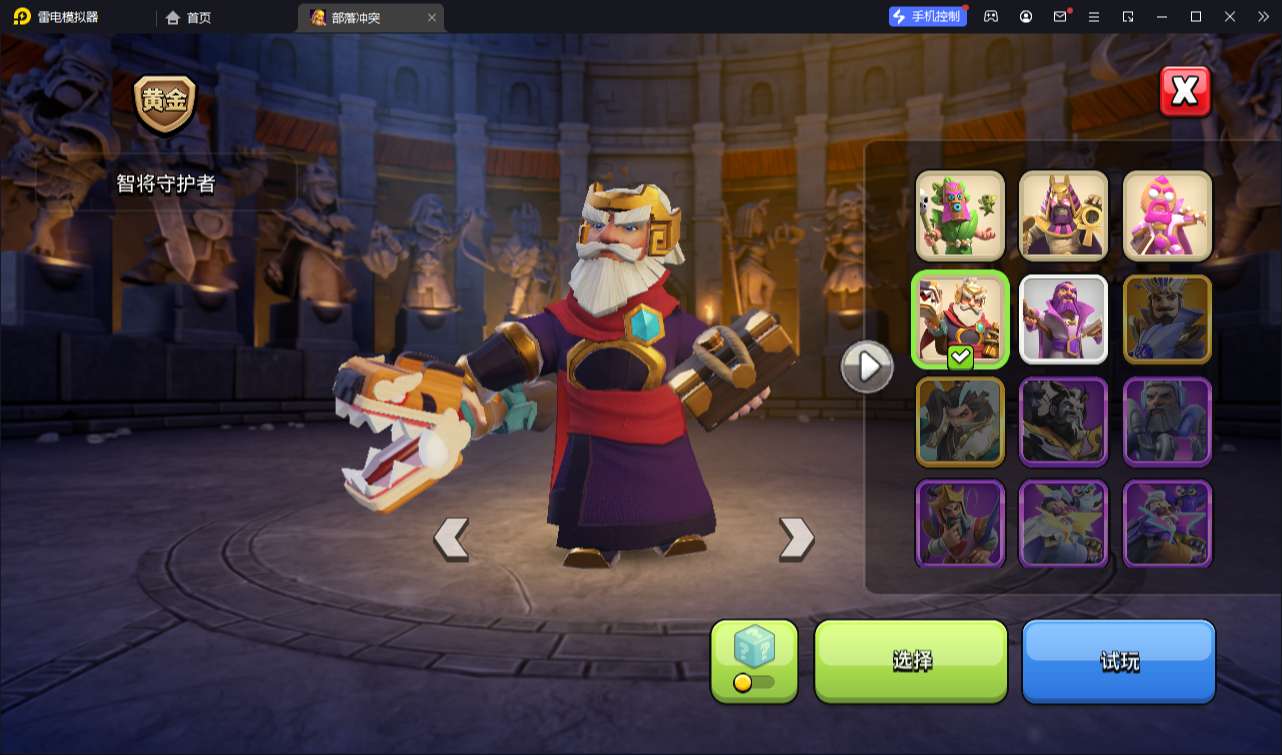Select the blue feathered-crown warden skin
Screen dimensions: 1282x755
(x=1167, y=319)
